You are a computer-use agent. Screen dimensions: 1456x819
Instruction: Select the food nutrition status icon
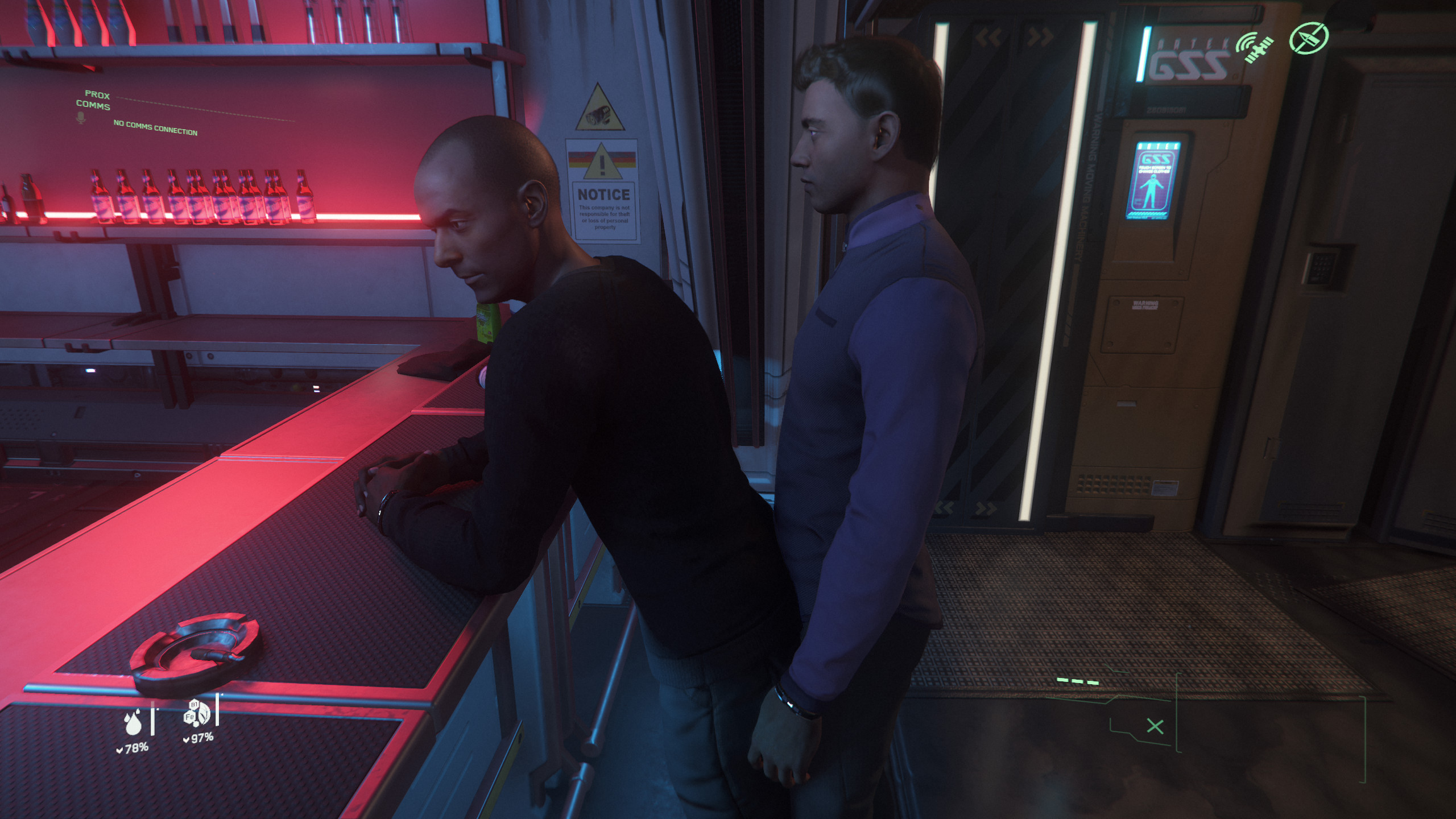coord(196,713)
